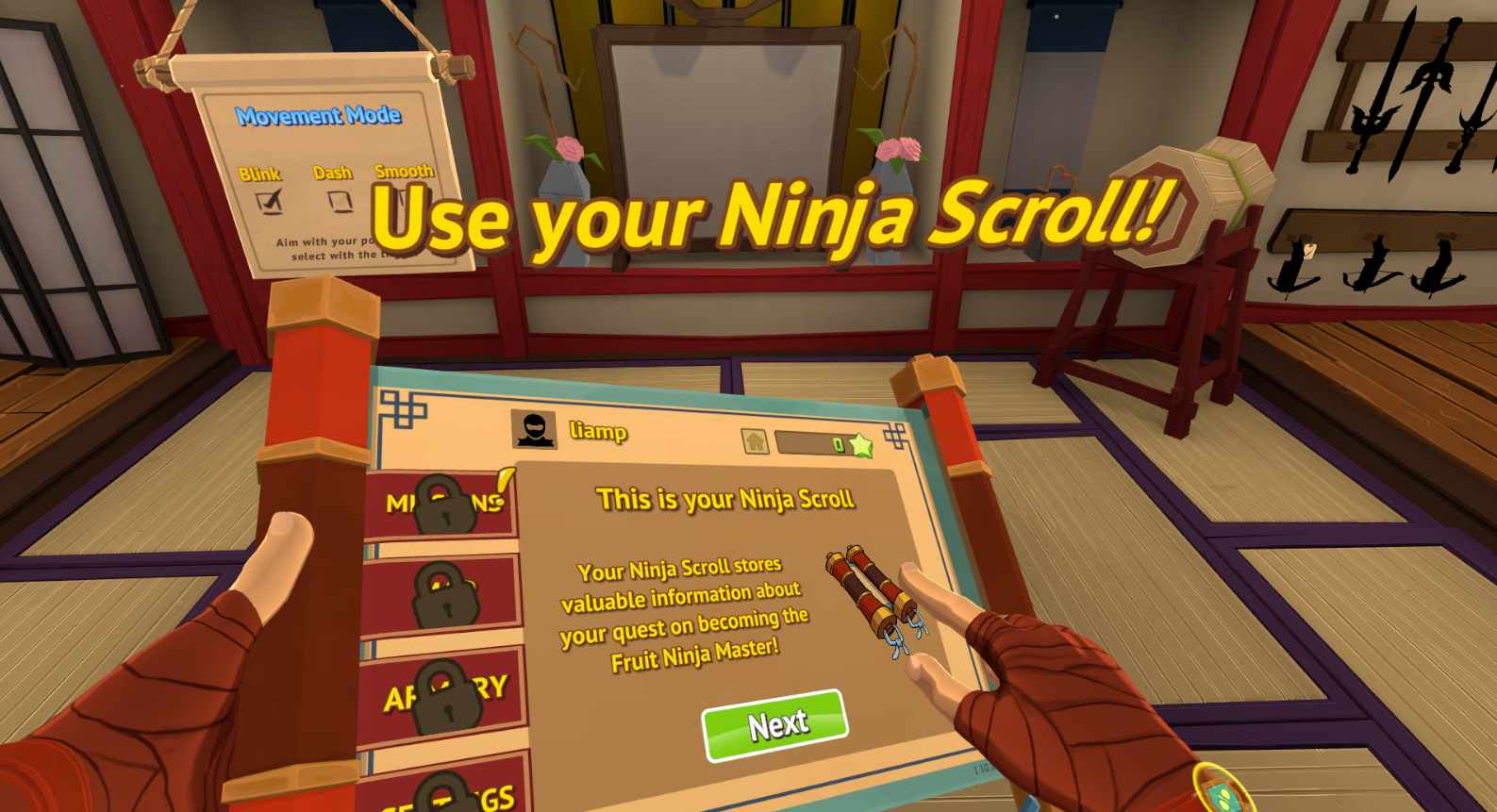Tap the home icon on the scroll
This screenshot has width=1497, height=812.
(755, 440)
